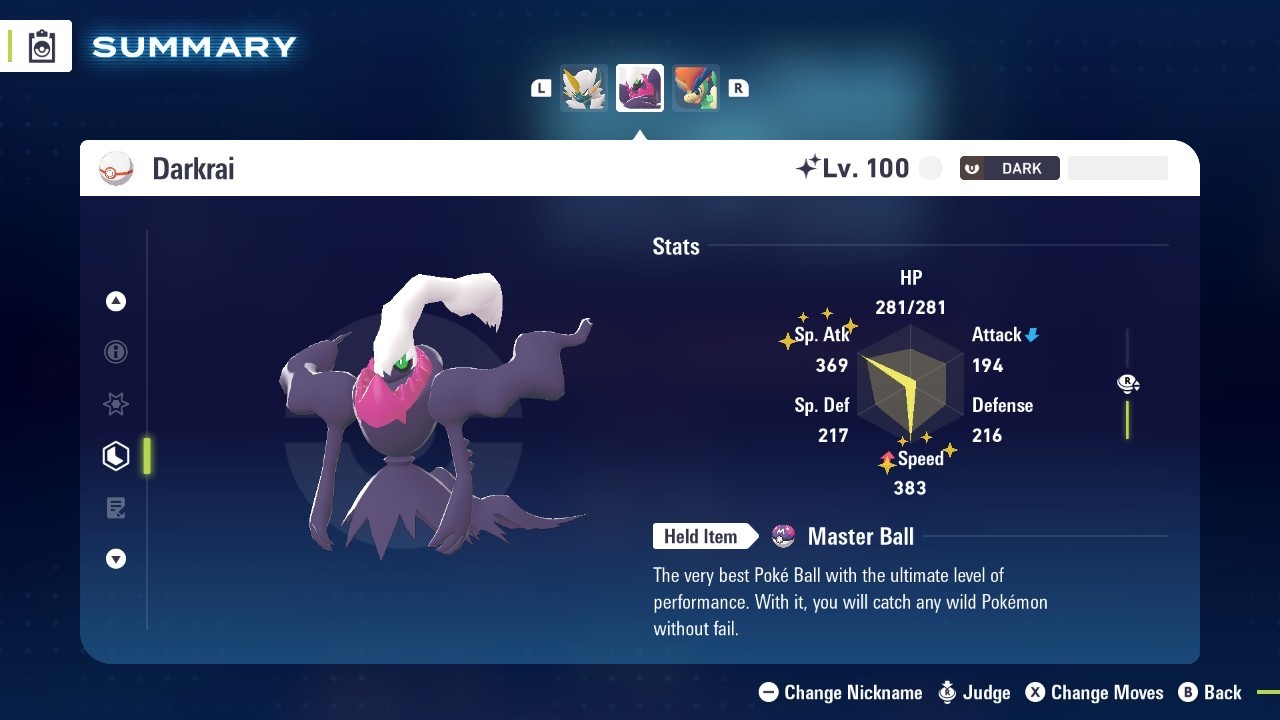The height and width of the screenshot is (720, 1280).
Task: Open the ribbon and marks page tab
Action: pos(116,404)
